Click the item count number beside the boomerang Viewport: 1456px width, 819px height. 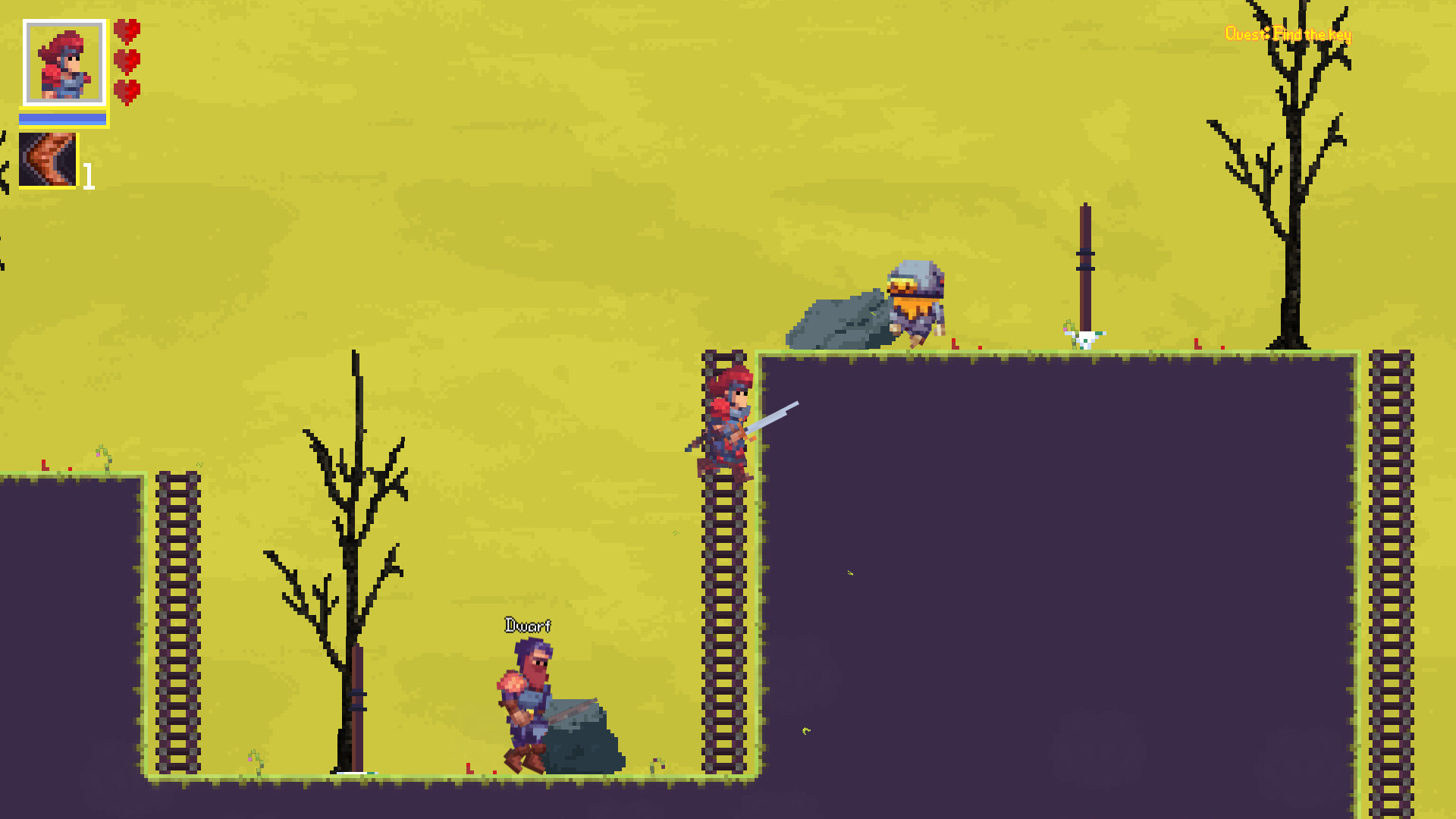click(x=87, y=177)
